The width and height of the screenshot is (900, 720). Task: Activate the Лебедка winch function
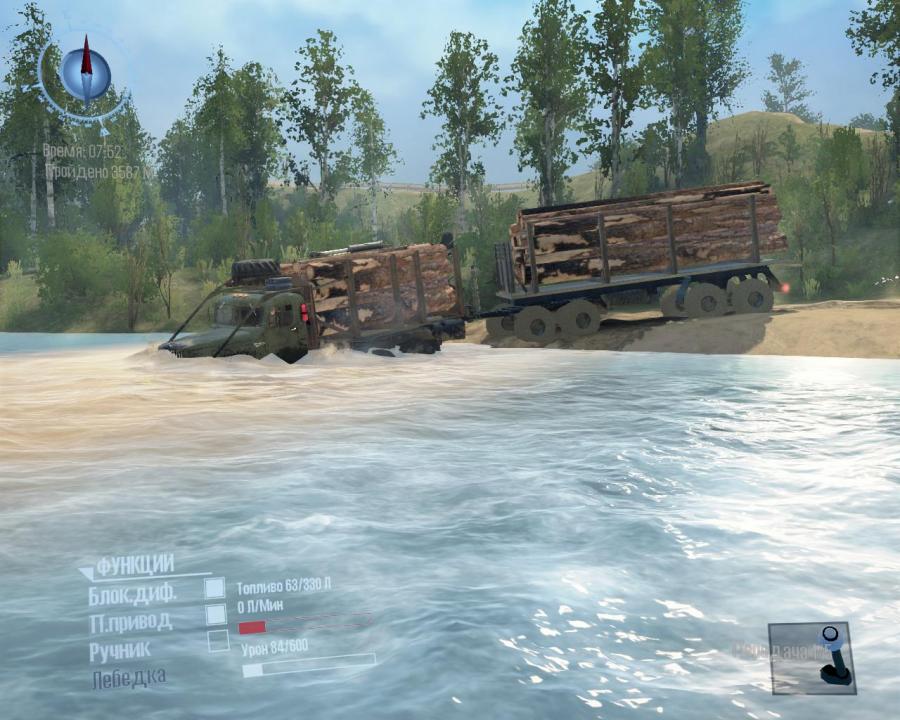click(129, 678)
